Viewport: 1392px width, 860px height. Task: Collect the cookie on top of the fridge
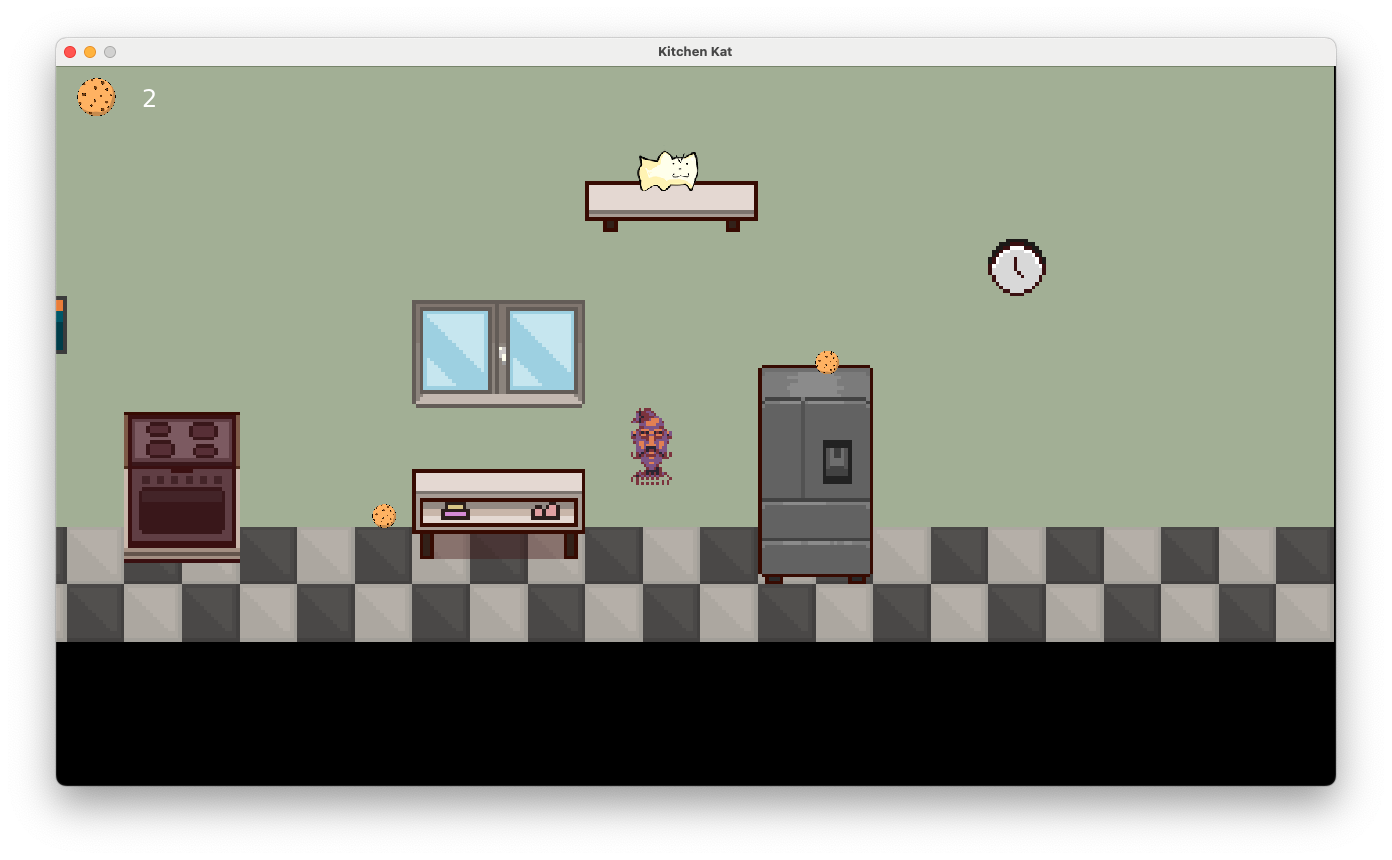pyautogui.click(x=828, y=362)
